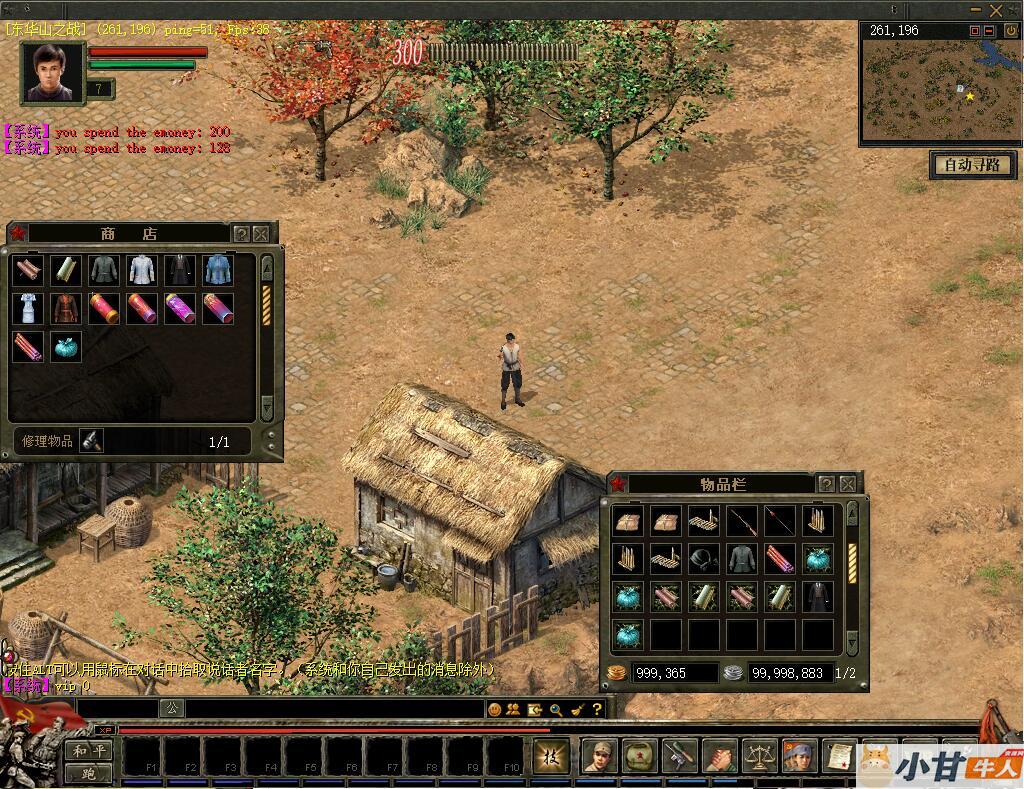Click the 自动寻路 auto-pathfinding button

click(x=971, y=165)
